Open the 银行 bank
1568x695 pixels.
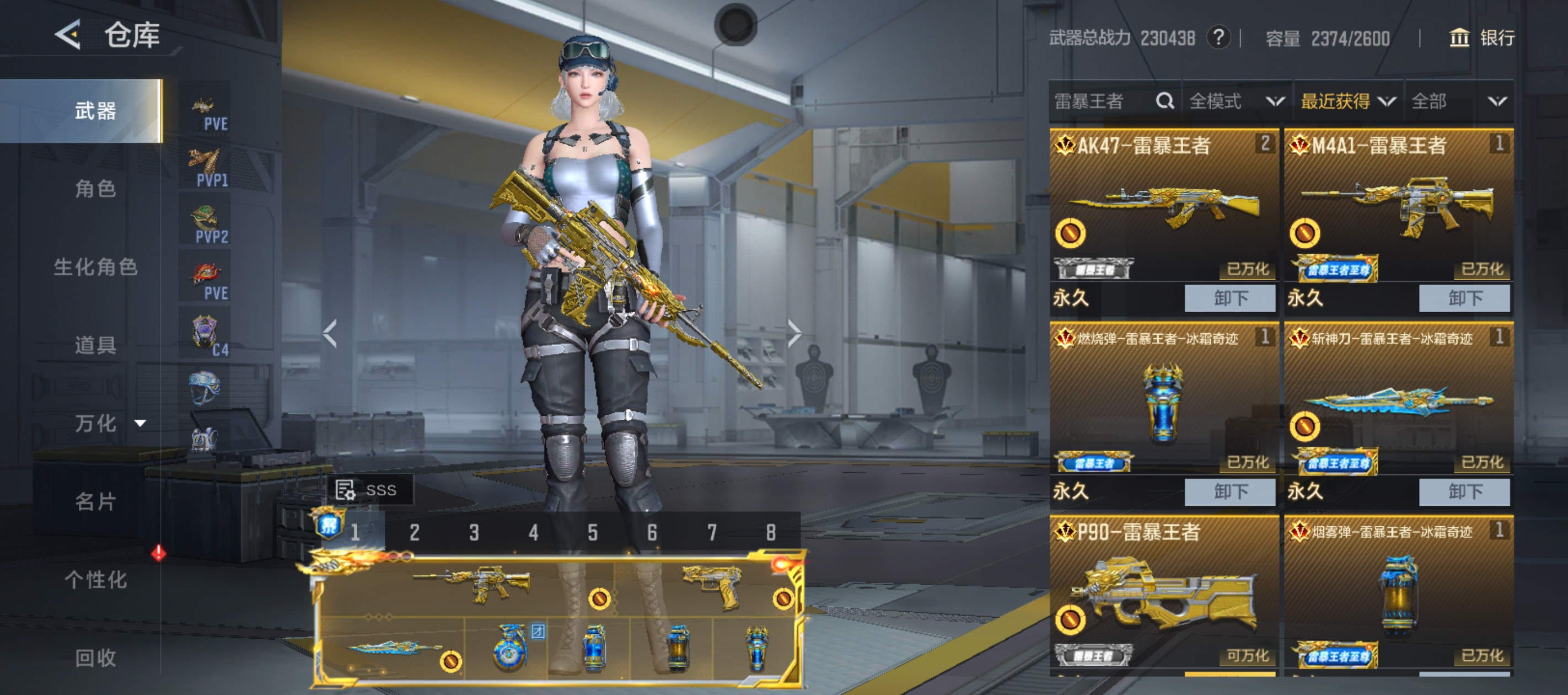pos(1482,38)
